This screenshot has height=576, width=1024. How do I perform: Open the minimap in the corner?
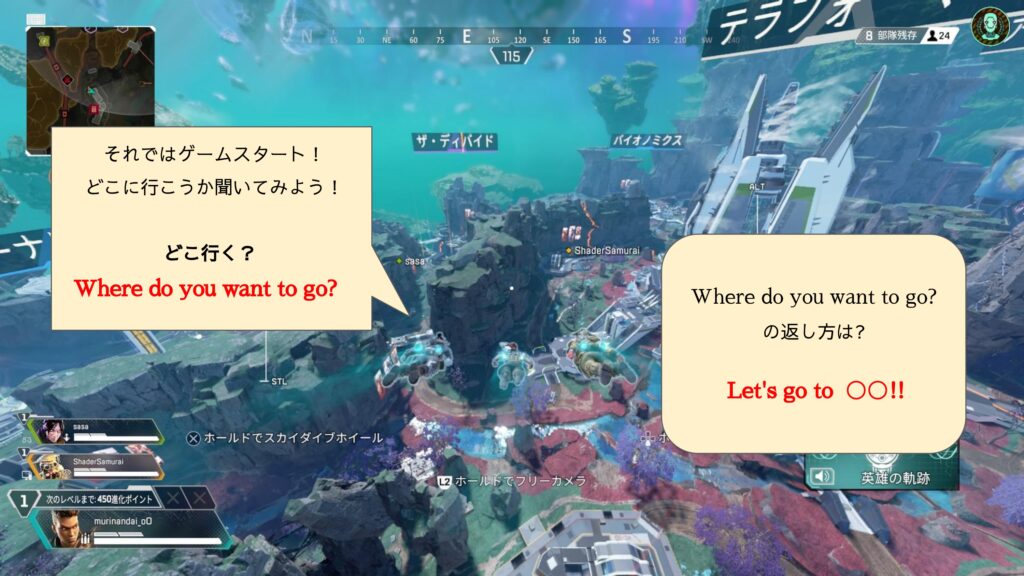pos(90,90)
